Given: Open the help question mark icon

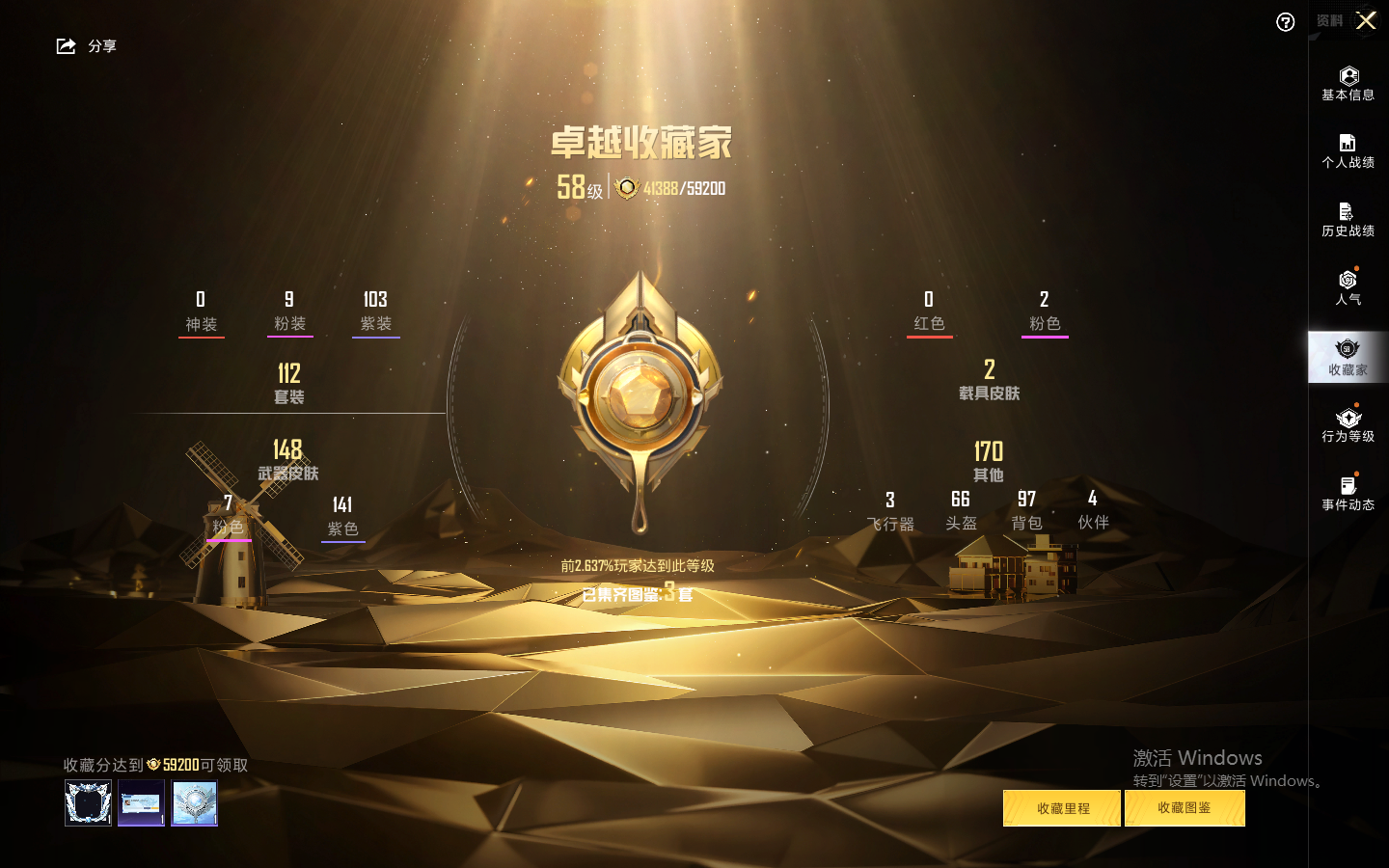Looking at the screenshot, I should 1285,22.
